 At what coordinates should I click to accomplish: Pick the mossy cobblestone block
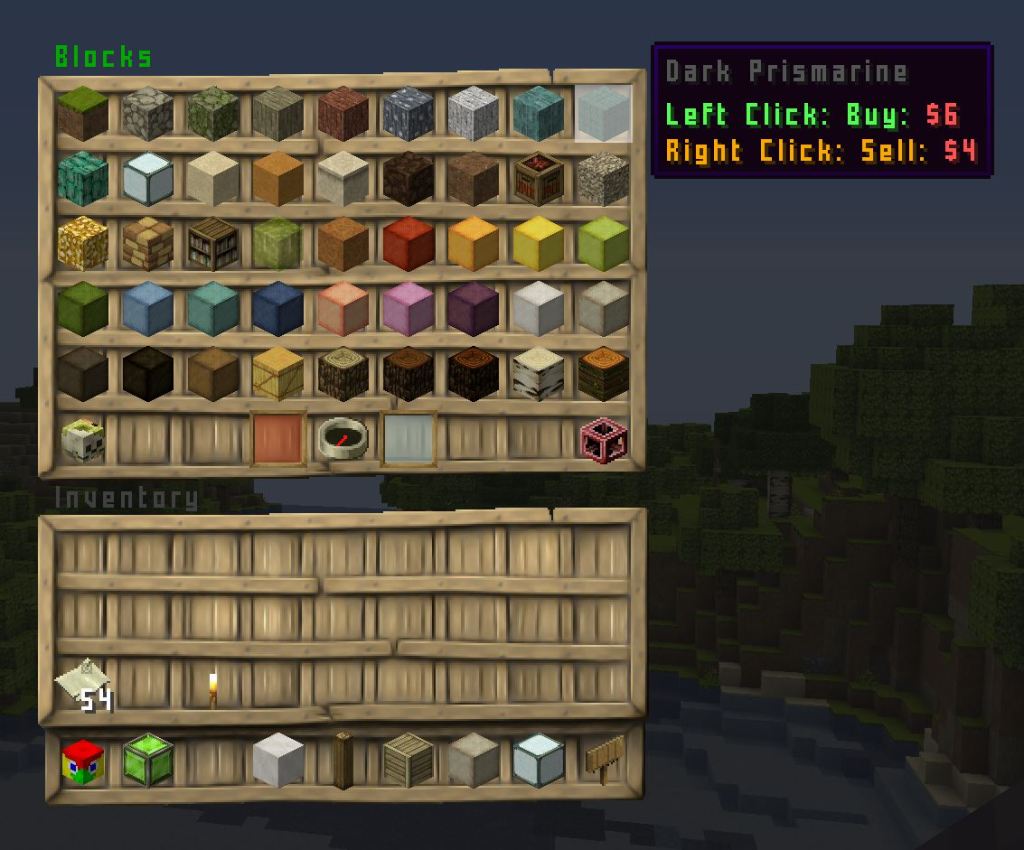[x=213, y=113]
